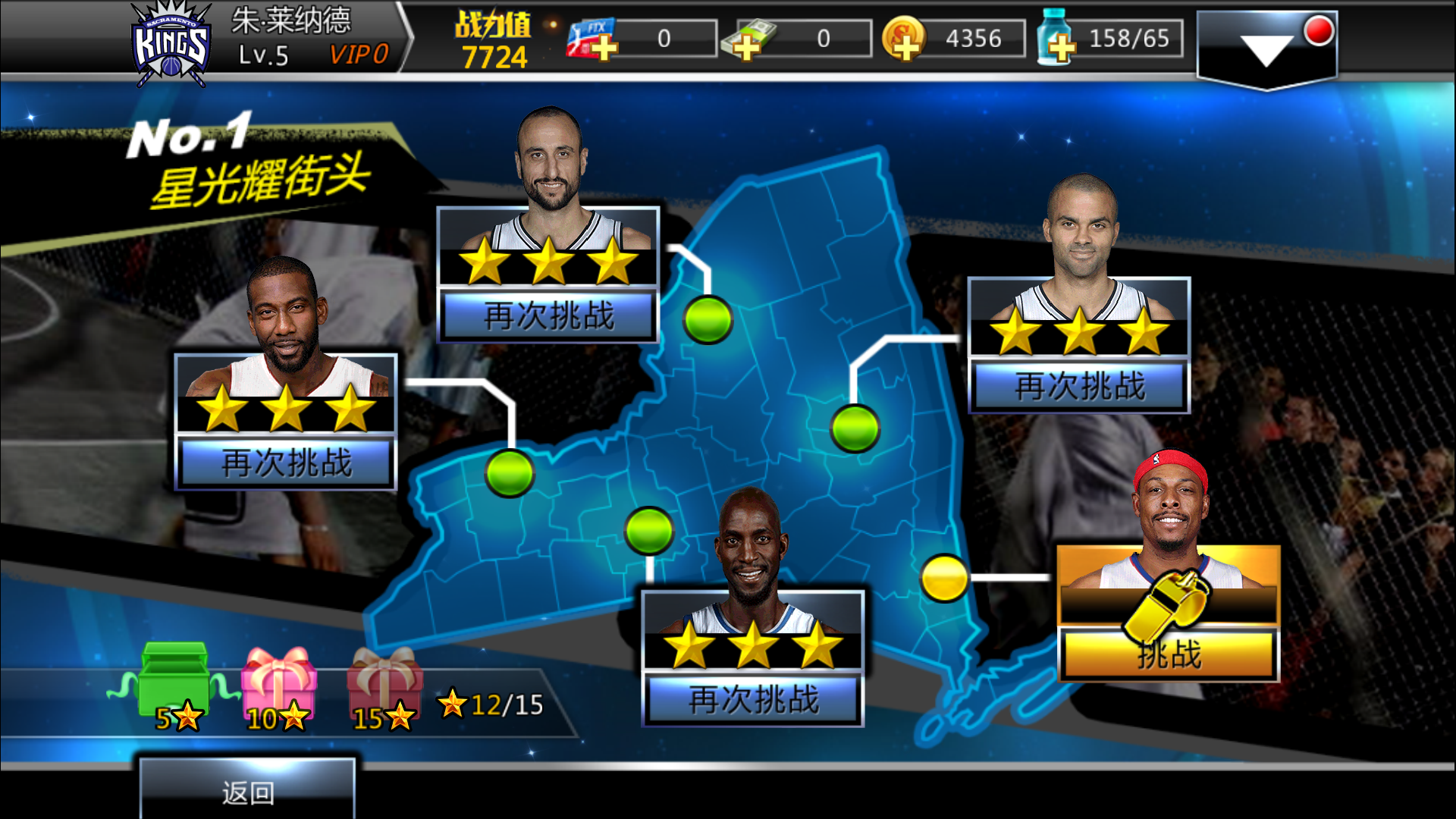Screen dimensions: 1456x819
Task: Select the yellow node on the map
Action: point(944,578)
